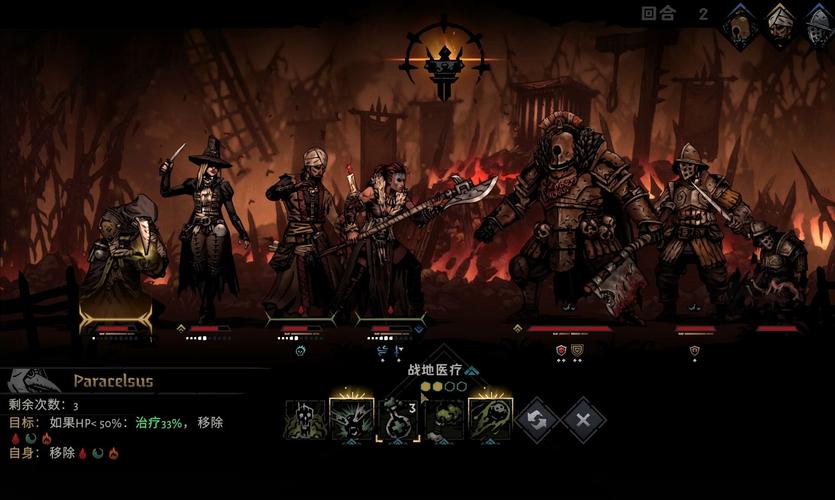Activate the highlighted exploding grenade skill
835x500 pixels.
[351, 420]
